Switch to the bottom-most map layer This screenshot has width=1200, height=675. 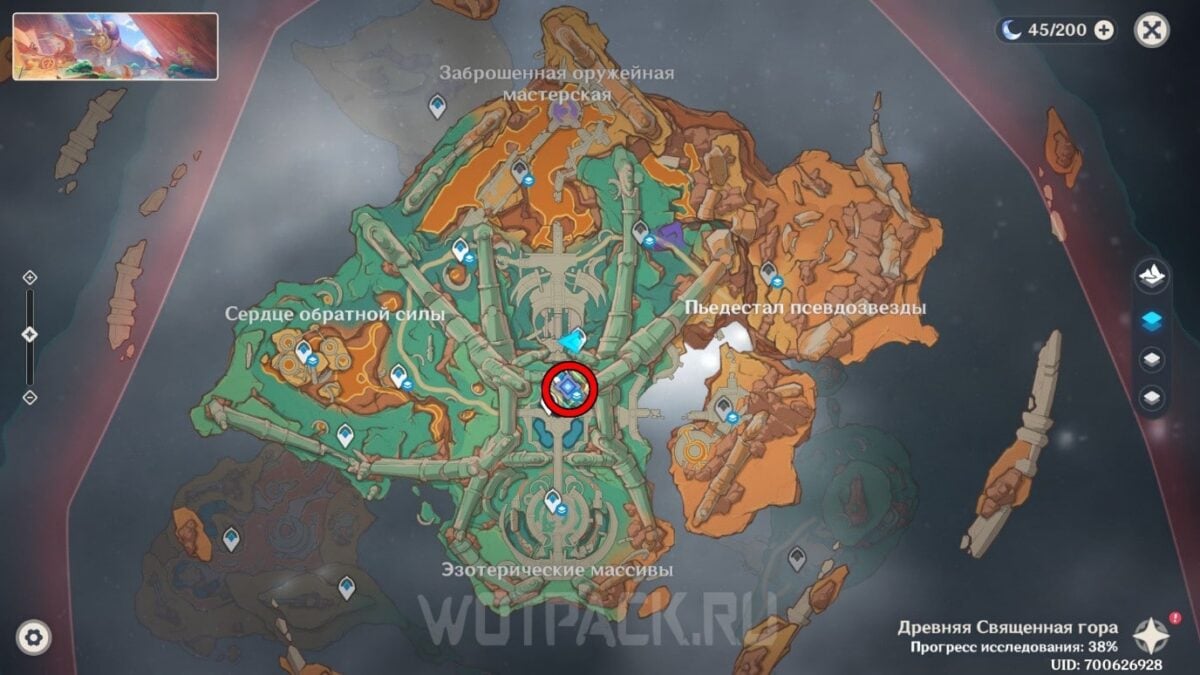(x=1151, y=398)
